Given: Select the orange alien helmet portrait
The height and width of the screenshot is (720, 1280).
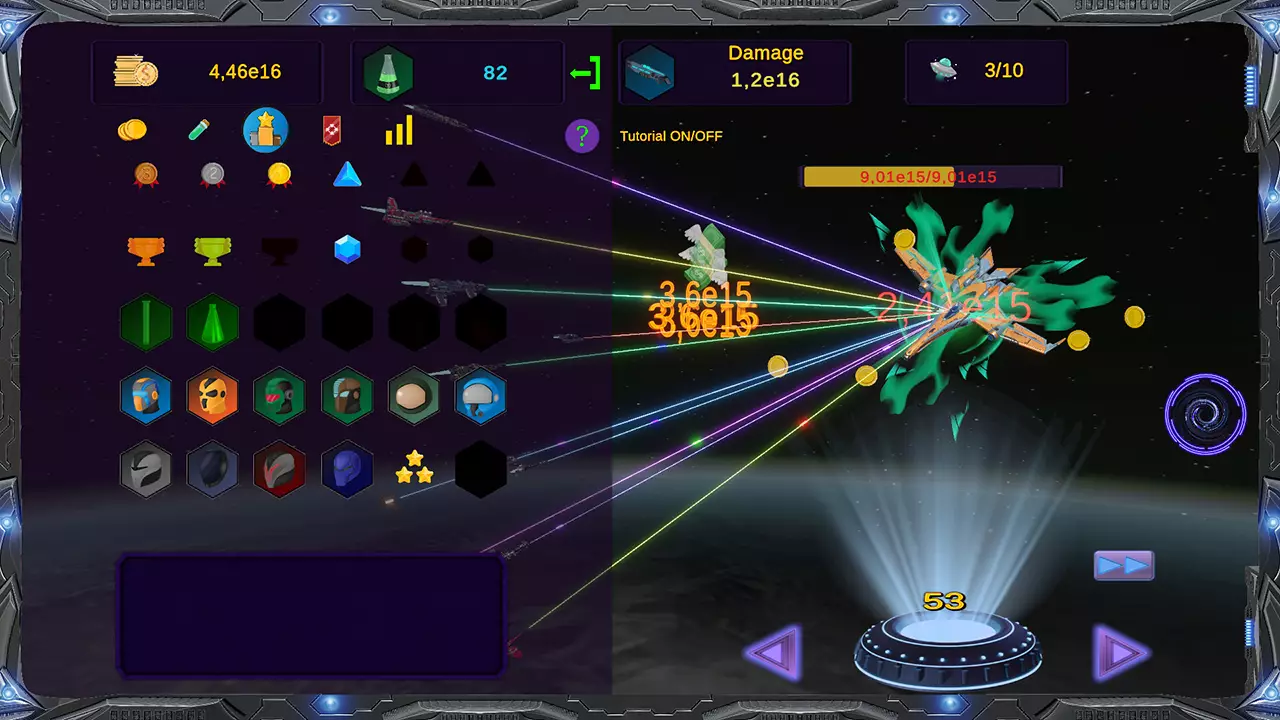Looking at the screenshot, I should coord(213,397).
